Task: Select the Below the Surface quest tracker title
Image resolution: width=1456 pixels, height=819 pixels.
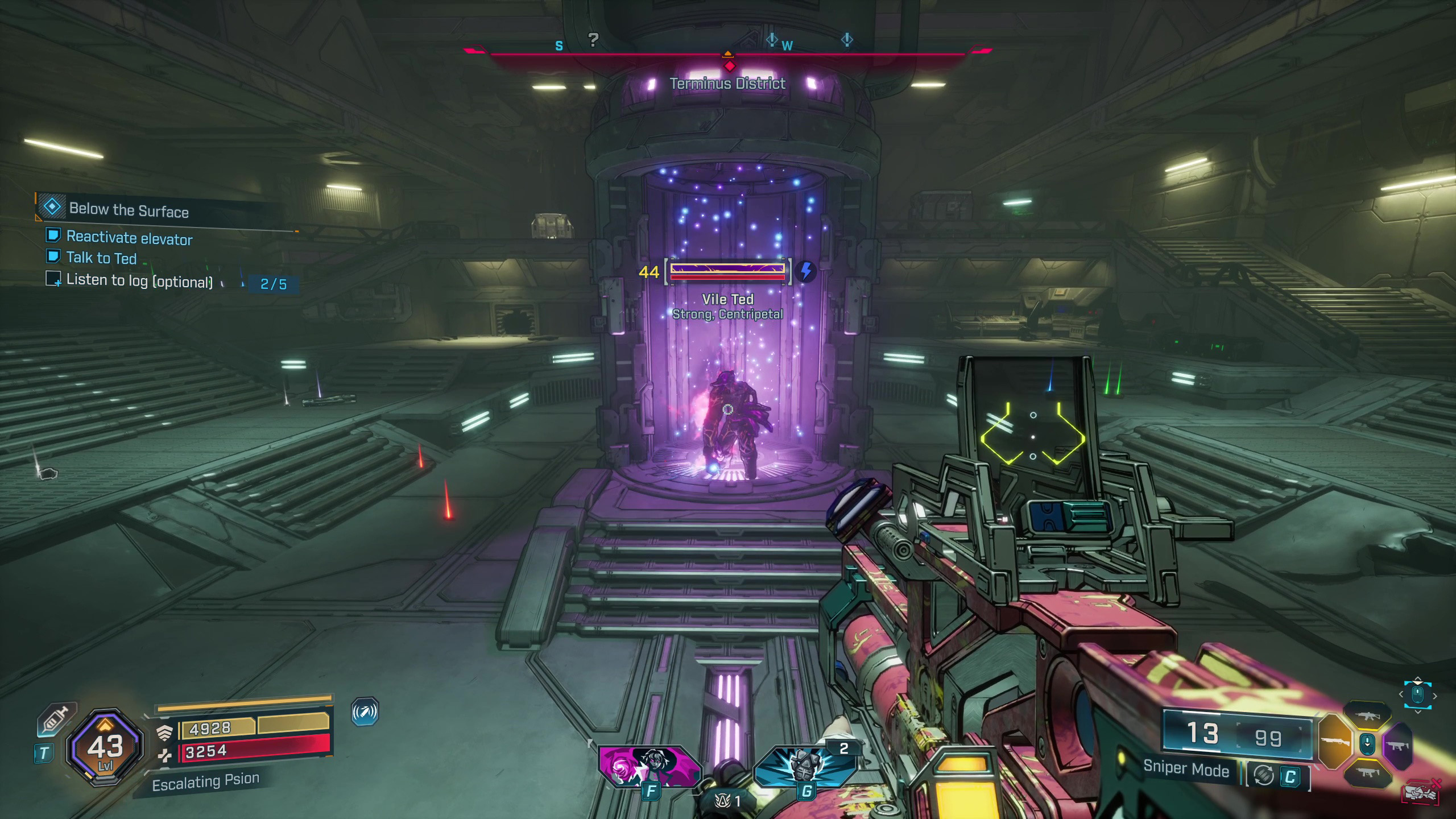Action: [129, 210]
